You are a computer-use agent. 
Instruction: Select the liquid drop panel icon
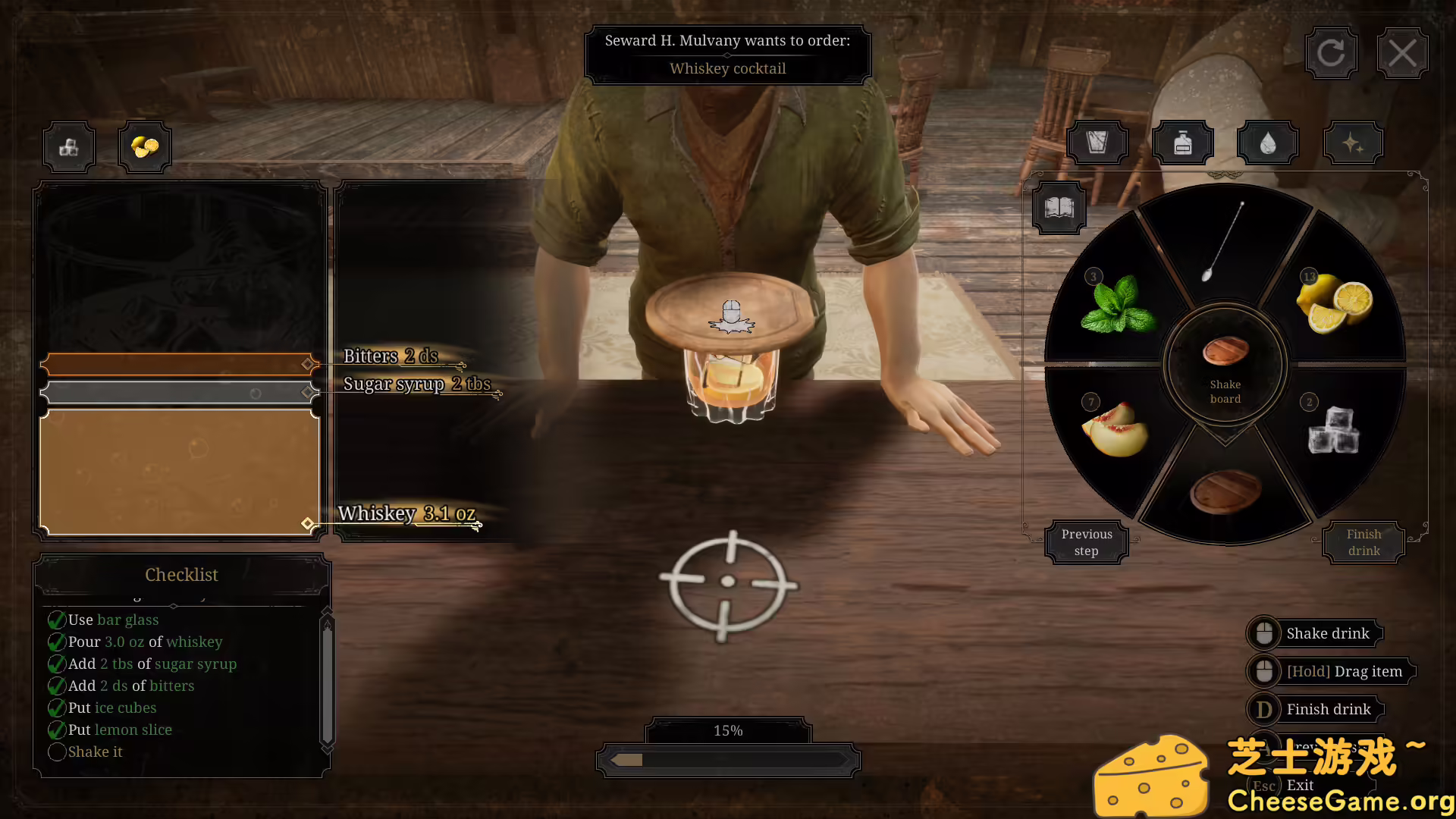coord(1267,142)
